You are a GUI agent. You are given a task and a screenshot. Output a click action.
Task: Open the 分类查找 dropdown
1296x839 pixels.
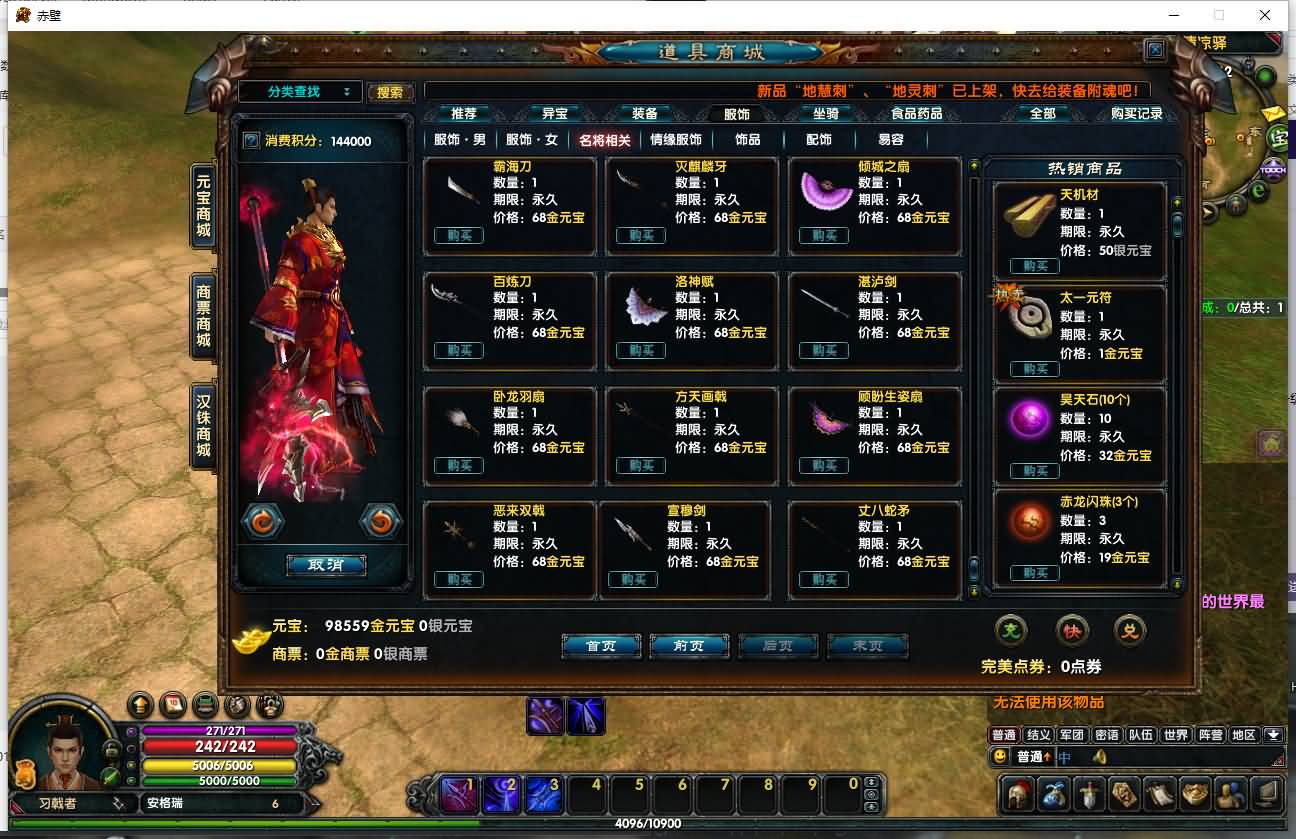pyautogui.click(x=300, y=92)
